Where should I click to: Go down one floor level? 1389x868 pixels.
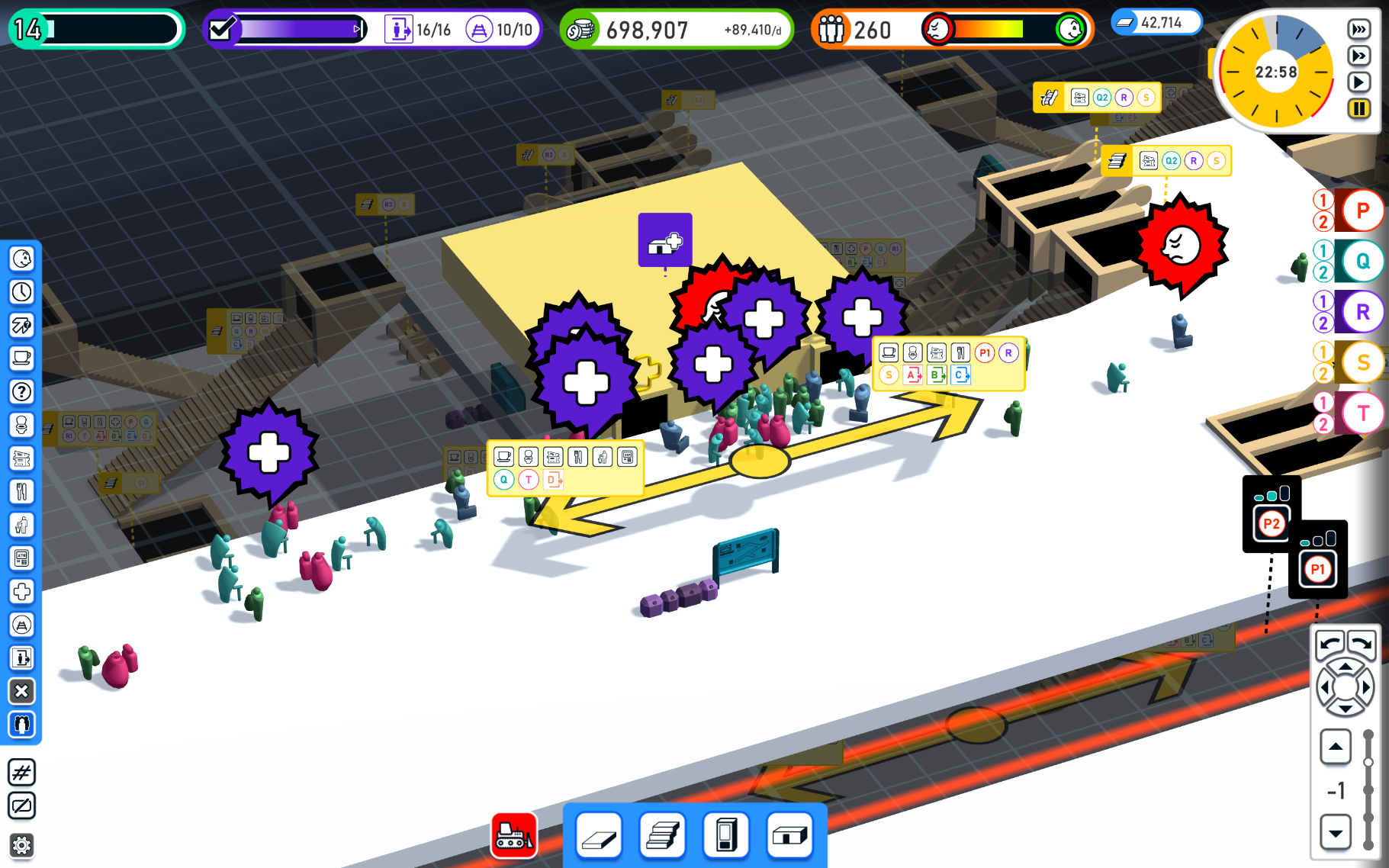(x=1336, y=832)
